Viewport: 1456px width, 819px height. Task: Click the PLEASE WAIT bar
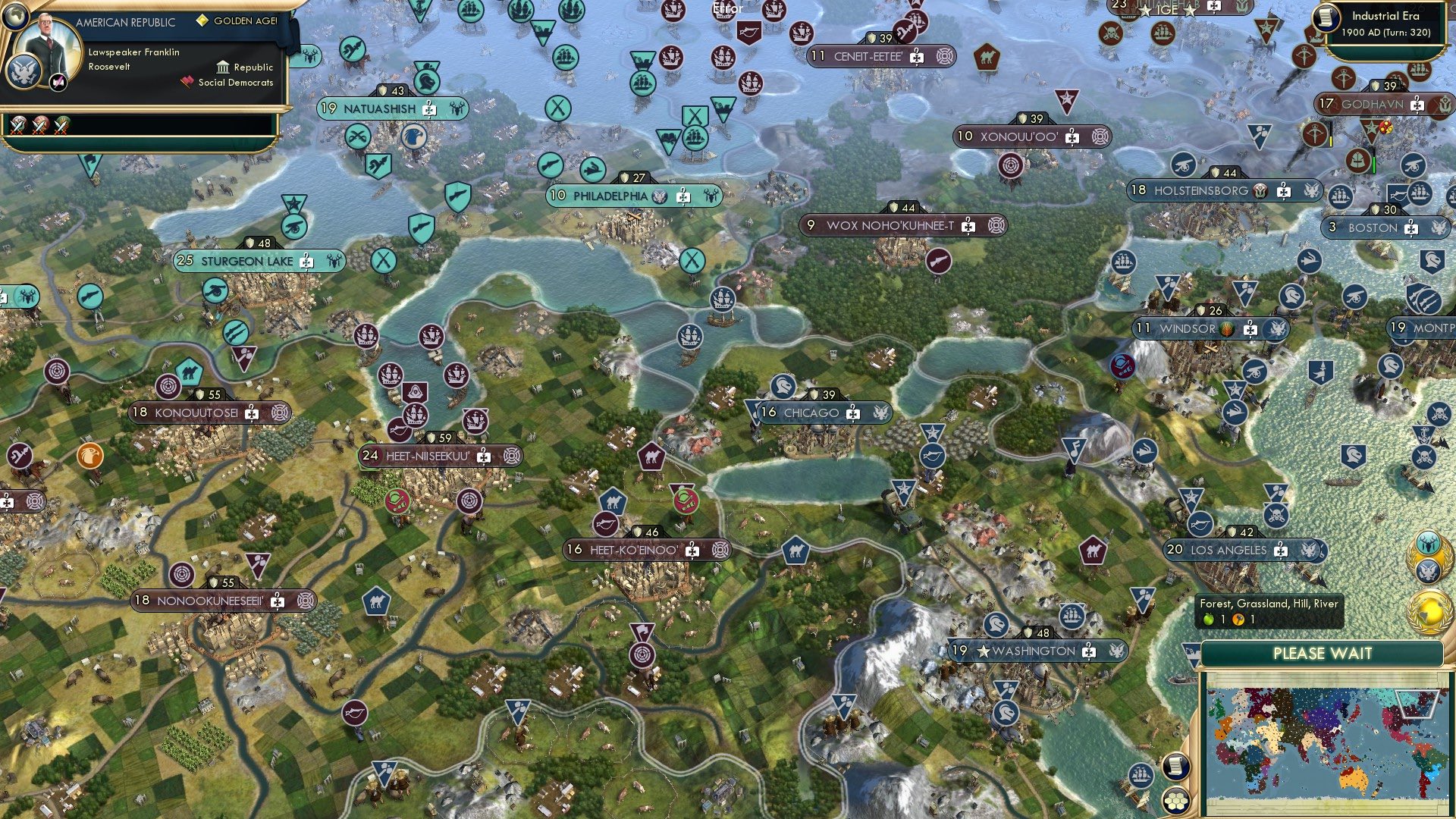(x=1323, y=653)
